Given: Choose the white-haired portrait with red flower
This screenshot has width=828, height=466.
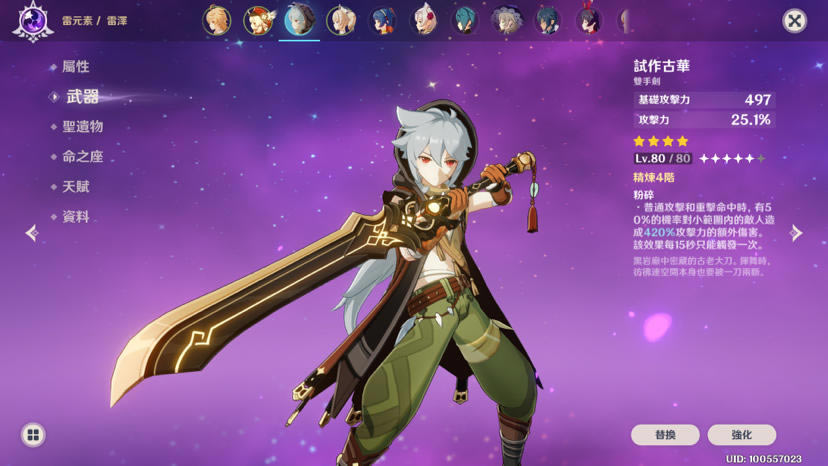Looking at the screenshot, I should pos(424,20).
